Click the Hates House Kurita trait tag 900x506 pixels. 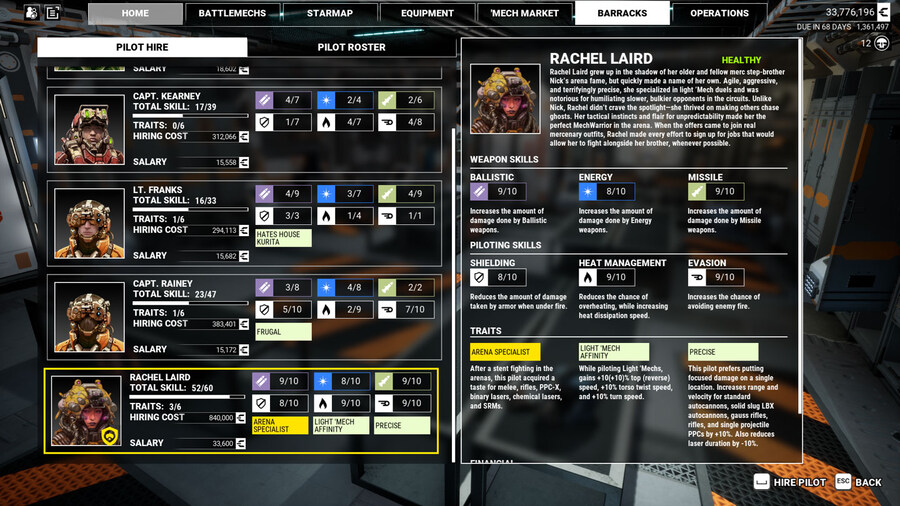click(283, 238)
